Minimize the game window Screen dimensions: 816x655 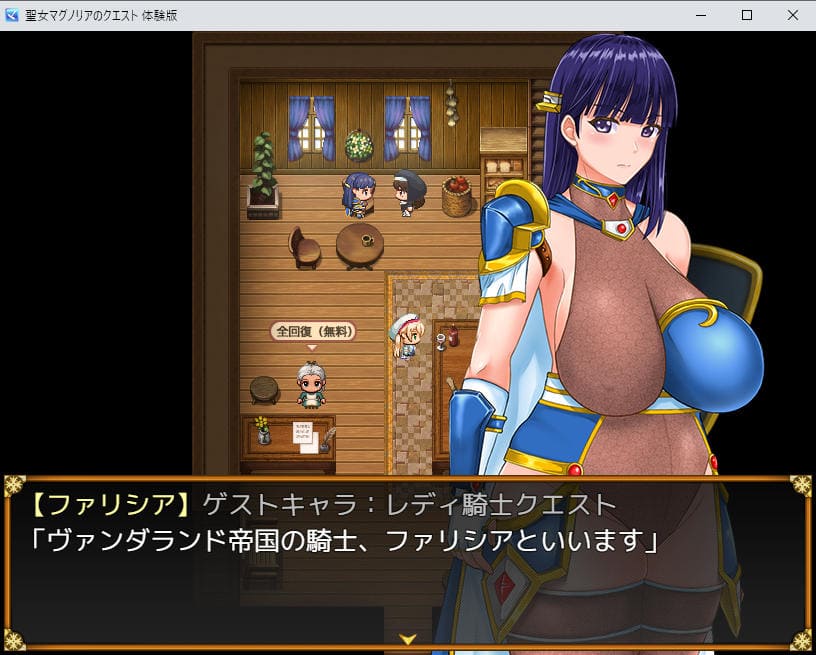tap(700, 15)
